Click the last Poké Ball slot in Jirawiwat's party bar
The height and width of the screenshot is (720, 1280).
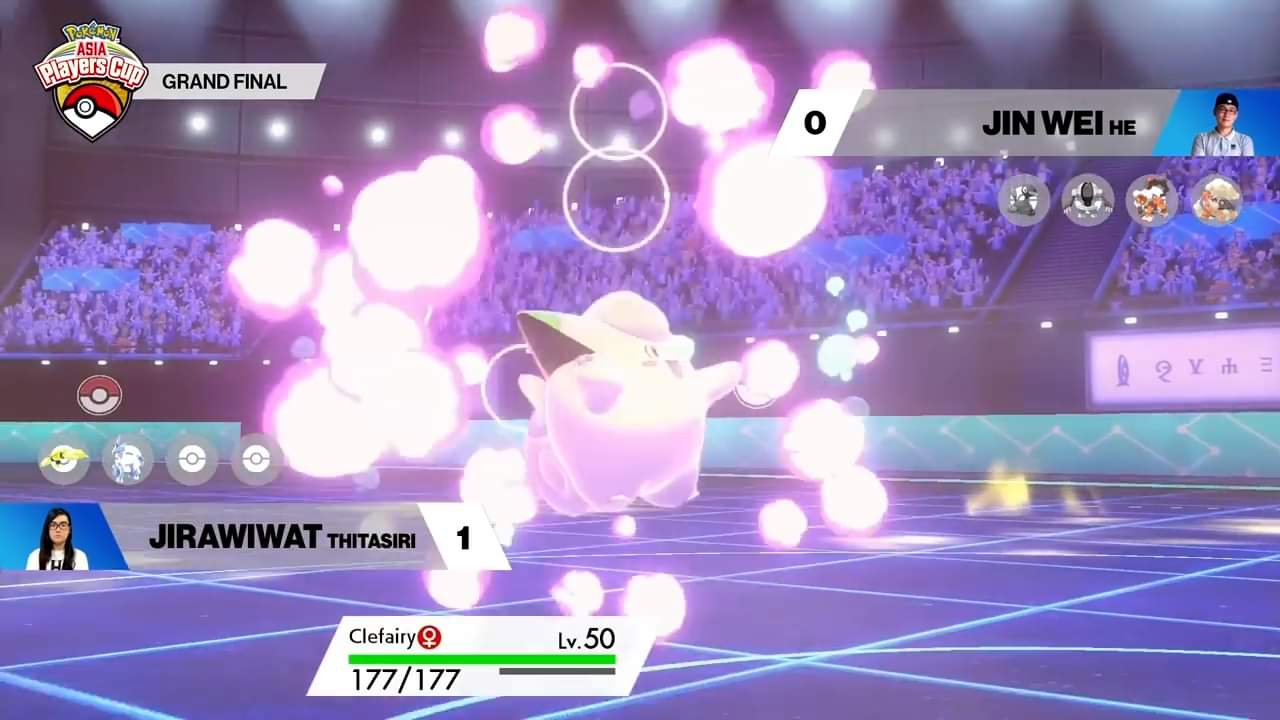point(255,459)
